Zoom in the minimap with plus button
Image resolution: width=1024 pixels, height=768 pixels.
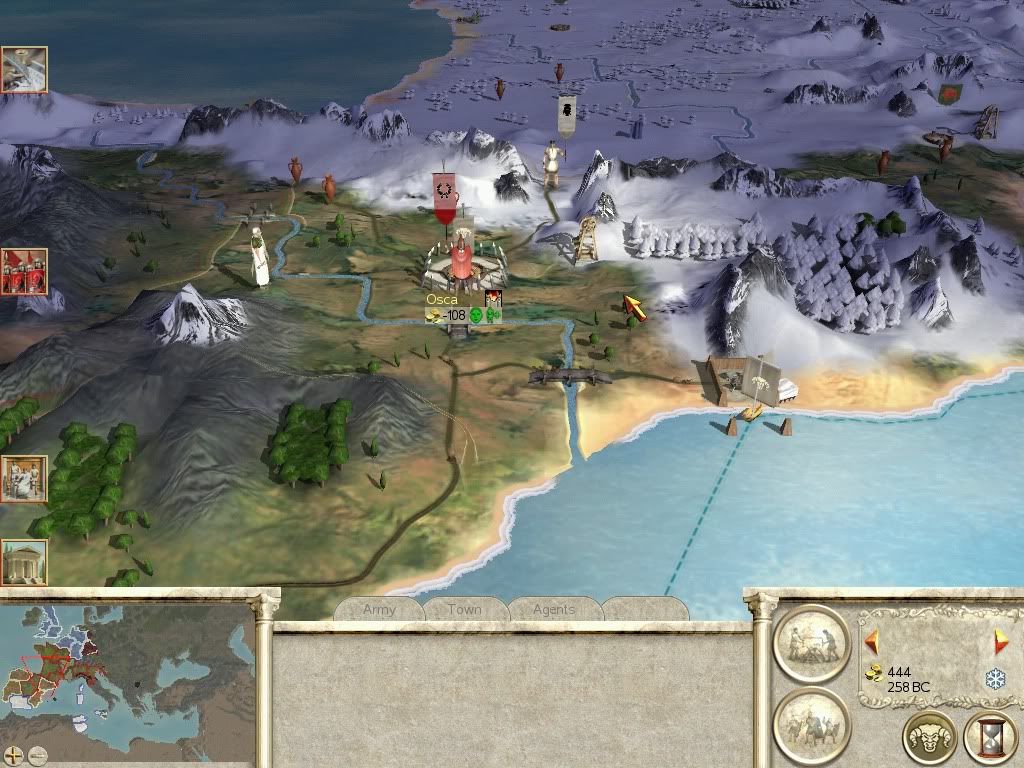[x=14, y=756]
